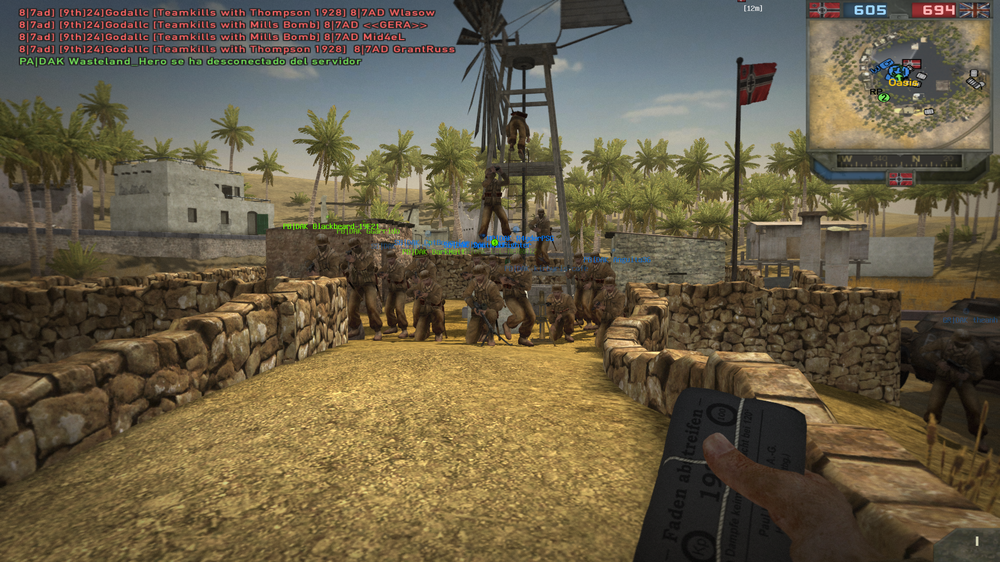Click the British Union Jack team flag icon
Image resolution: width=1000 pixels, height=562 pixels.
973,10
